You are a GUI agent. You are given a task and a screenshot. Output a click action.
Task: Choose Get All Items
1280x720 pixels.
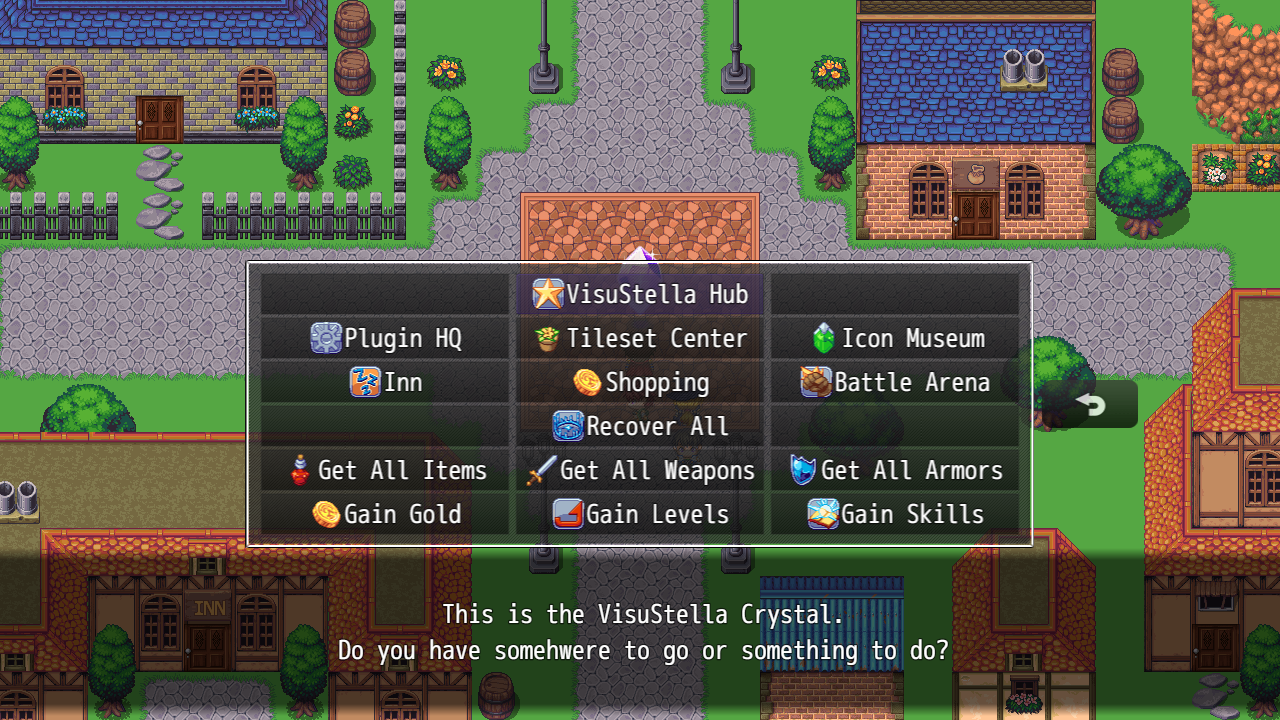point(386,470)
